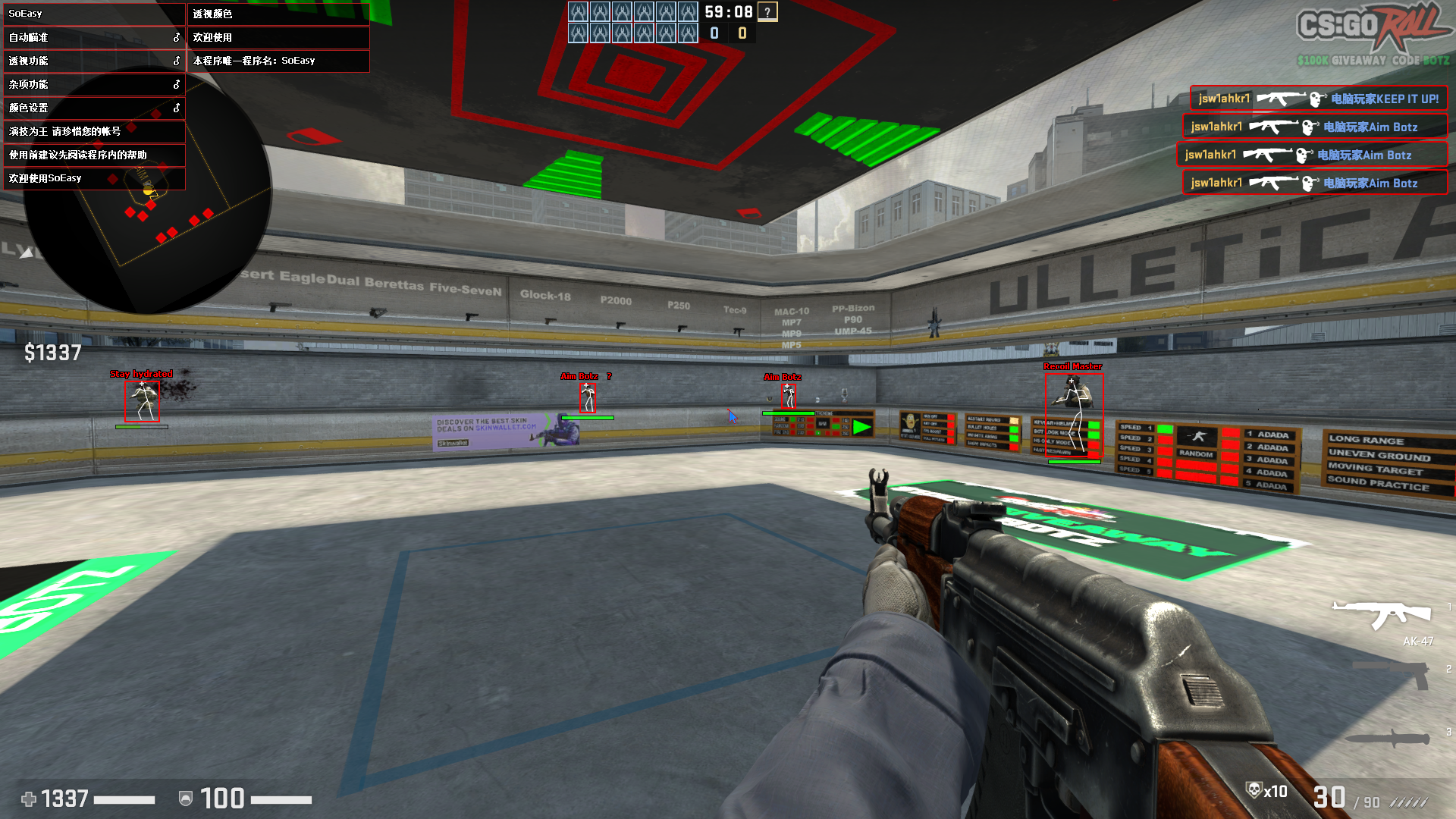Expand the 杂项功能 submenu
This screenshot has width=1456, height=819.
[x=93, y=84]
